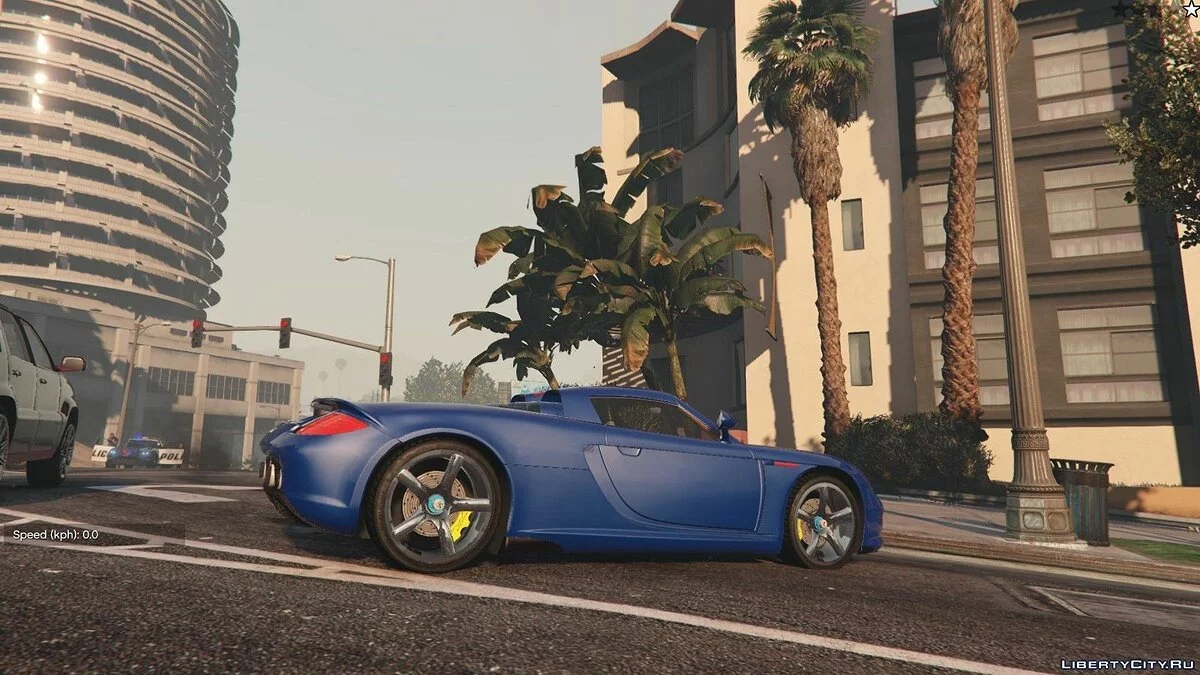Click the LibertyCity.ru watermark

click(x=1127, y=663)
